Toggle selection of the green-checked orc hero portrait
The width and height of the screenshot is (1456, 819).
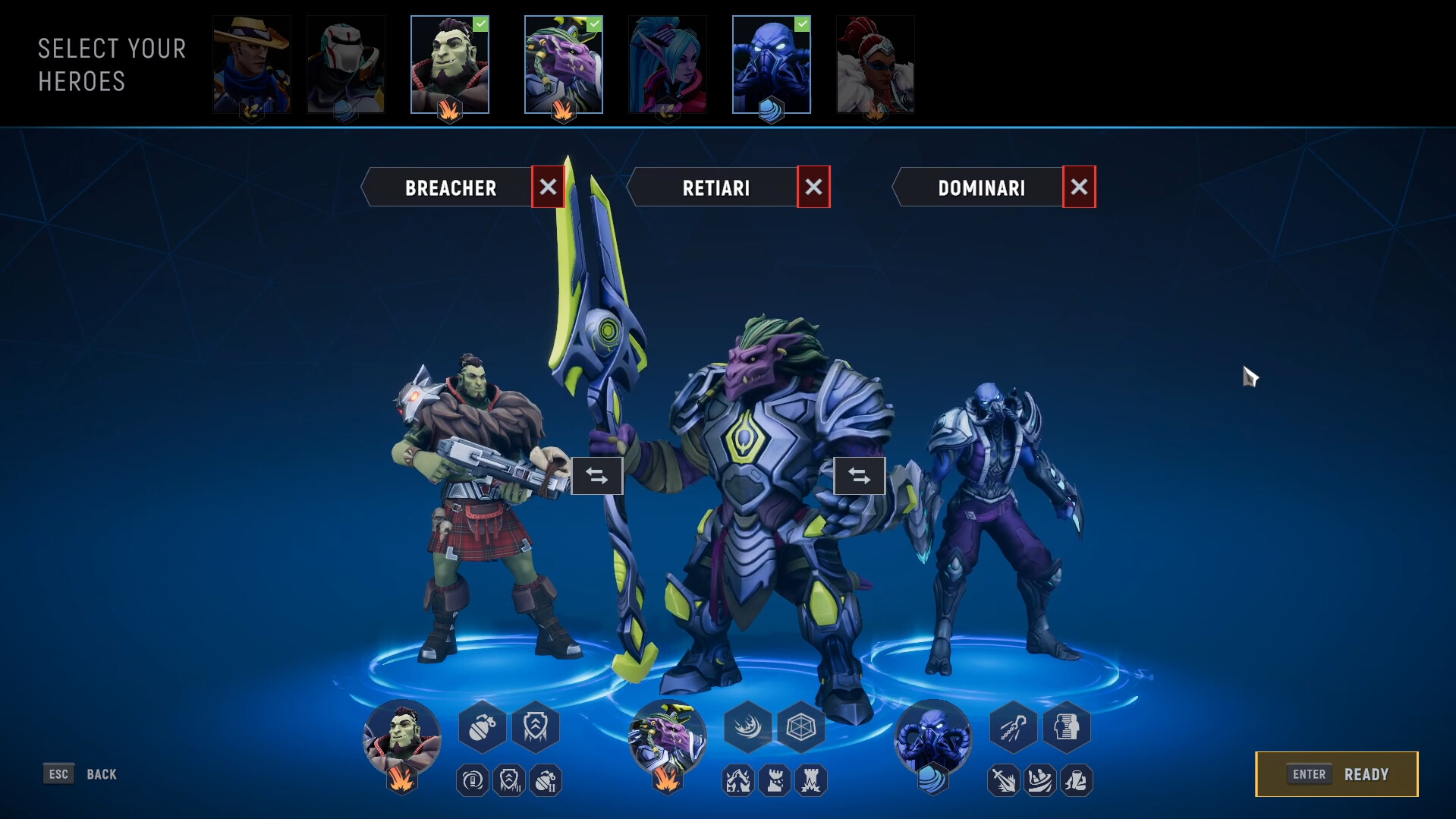[449, 65]
